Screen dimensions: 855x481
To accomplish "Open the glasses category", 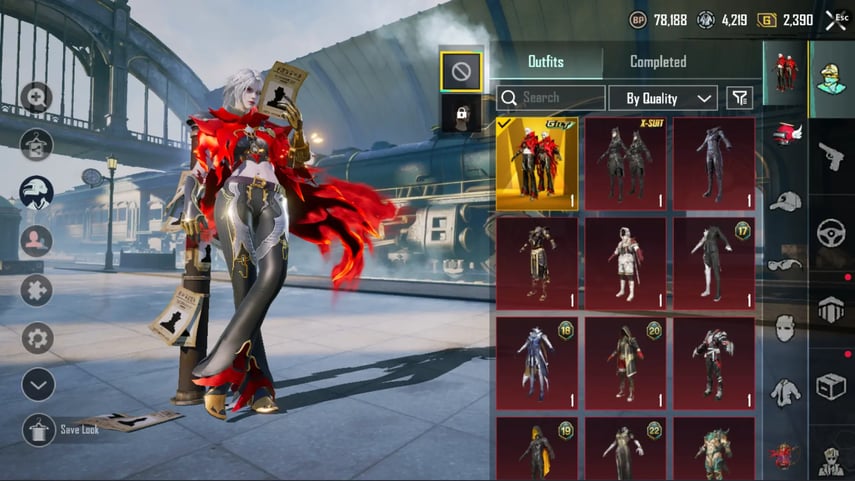I will point(785,264).
